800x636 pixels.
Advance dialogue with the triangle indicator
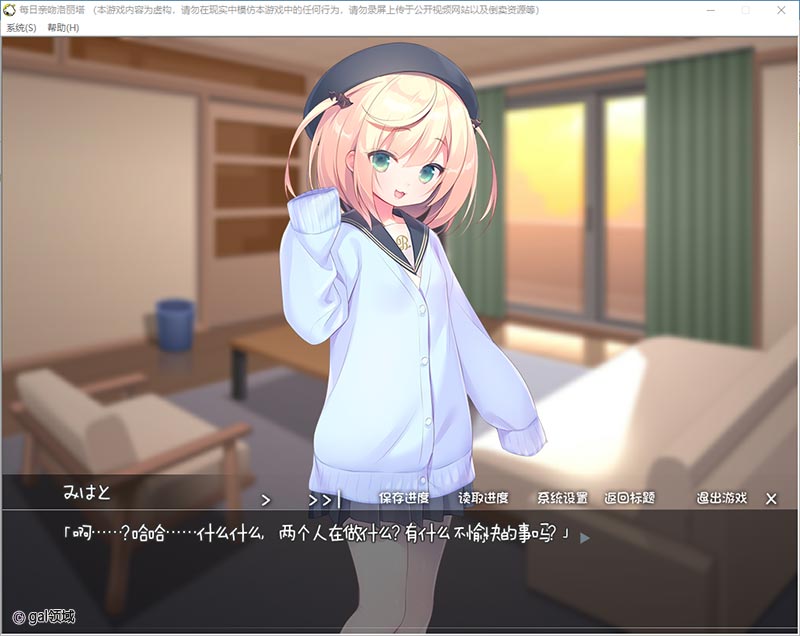pos(585,537)
